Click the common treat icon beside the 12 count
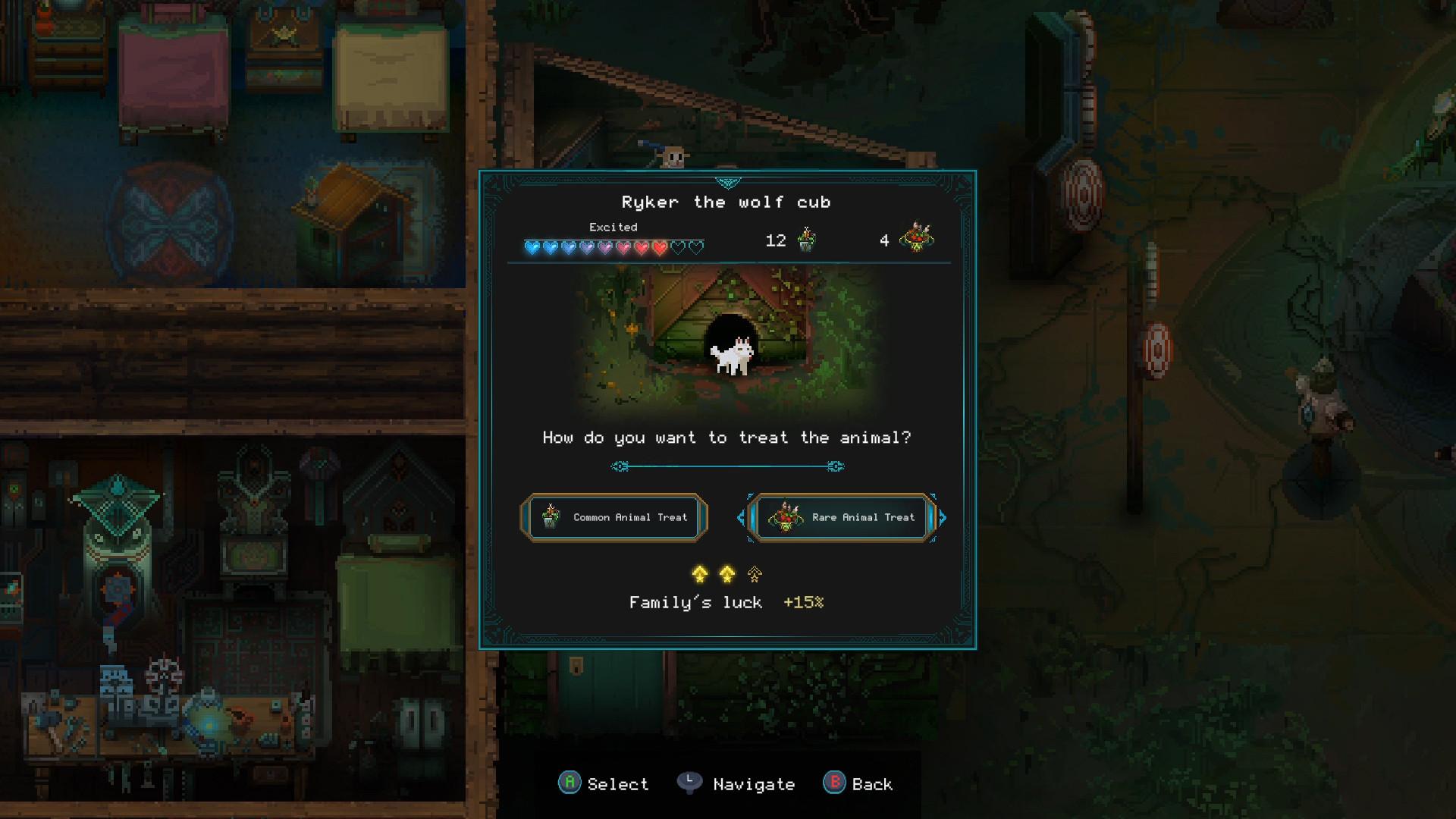The height and width of the screenshot is (819, 1456). 808,239
